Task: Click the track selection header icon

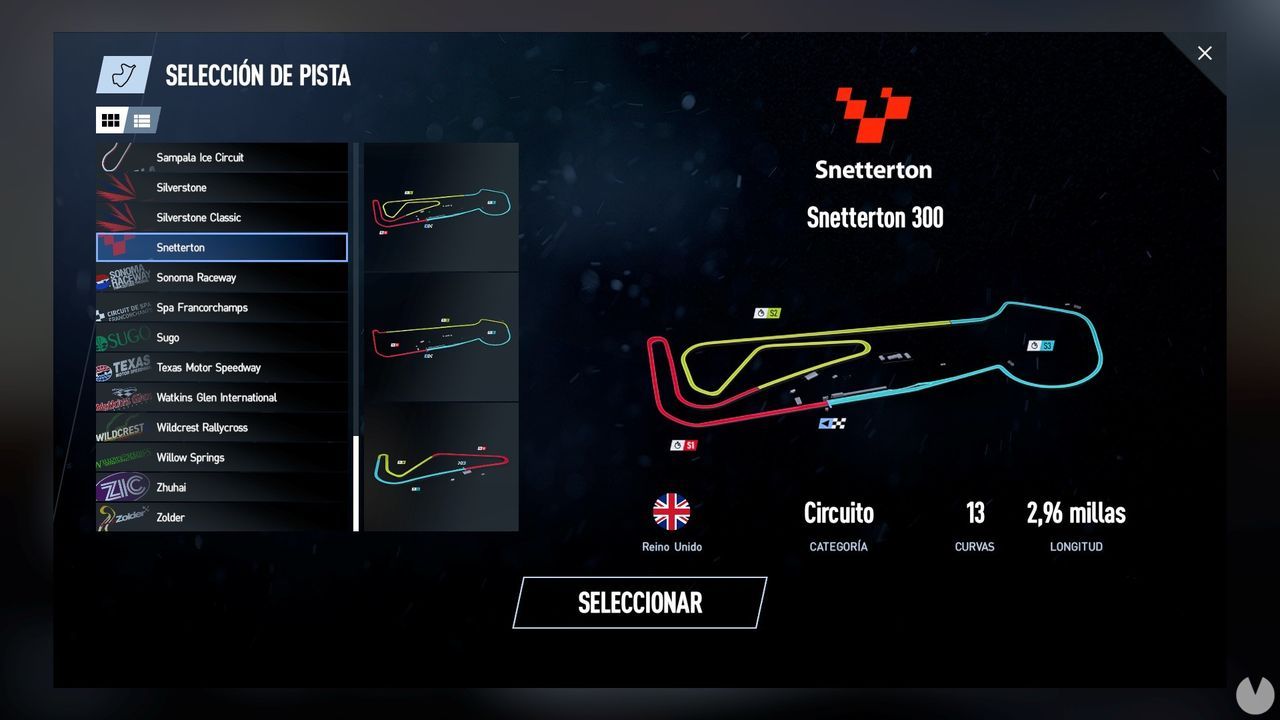Action: [122, 74]
